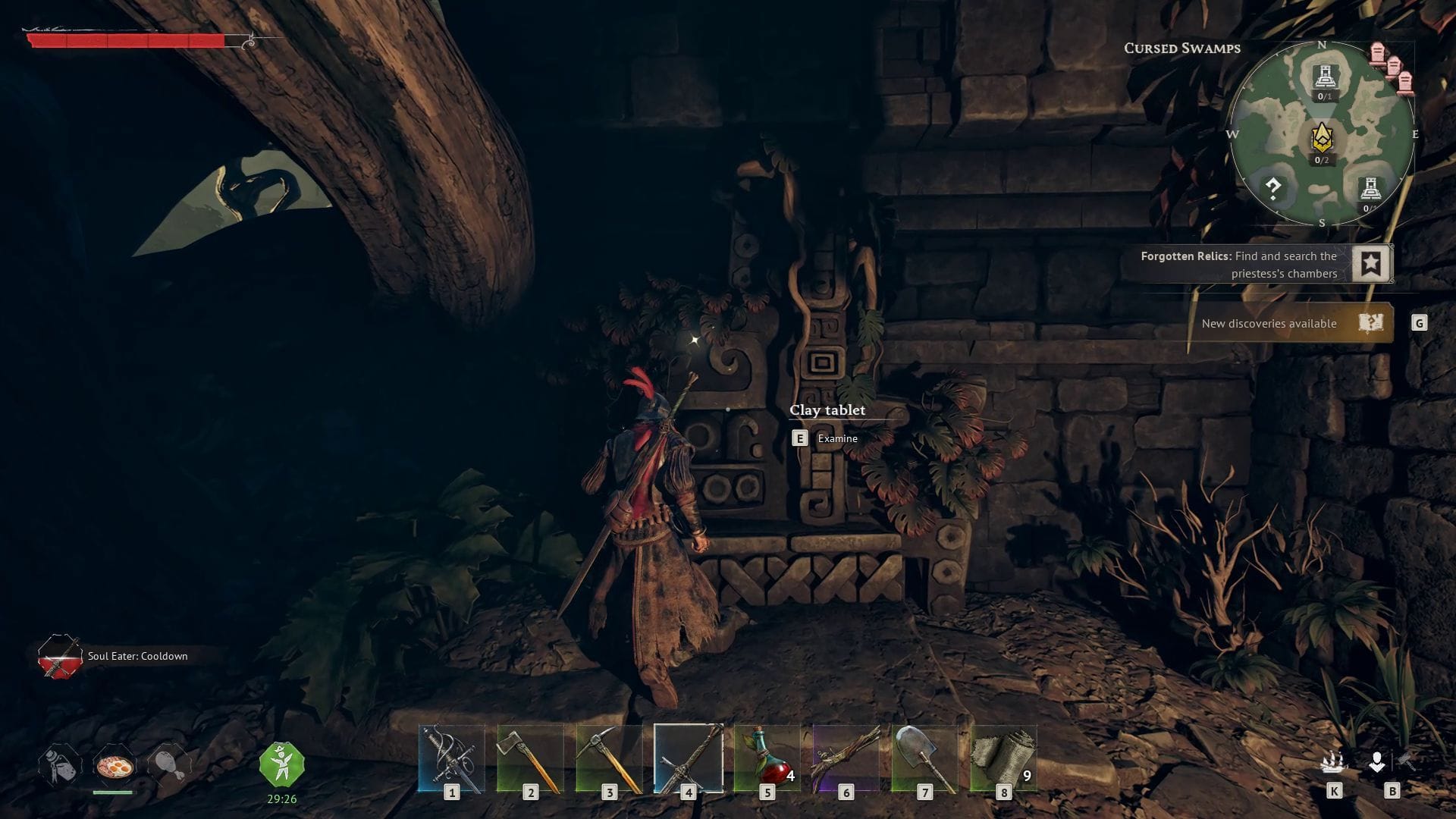Click the bandage roll in slot 8
Screen dimensions: 1456x819
click(1004, 758)
